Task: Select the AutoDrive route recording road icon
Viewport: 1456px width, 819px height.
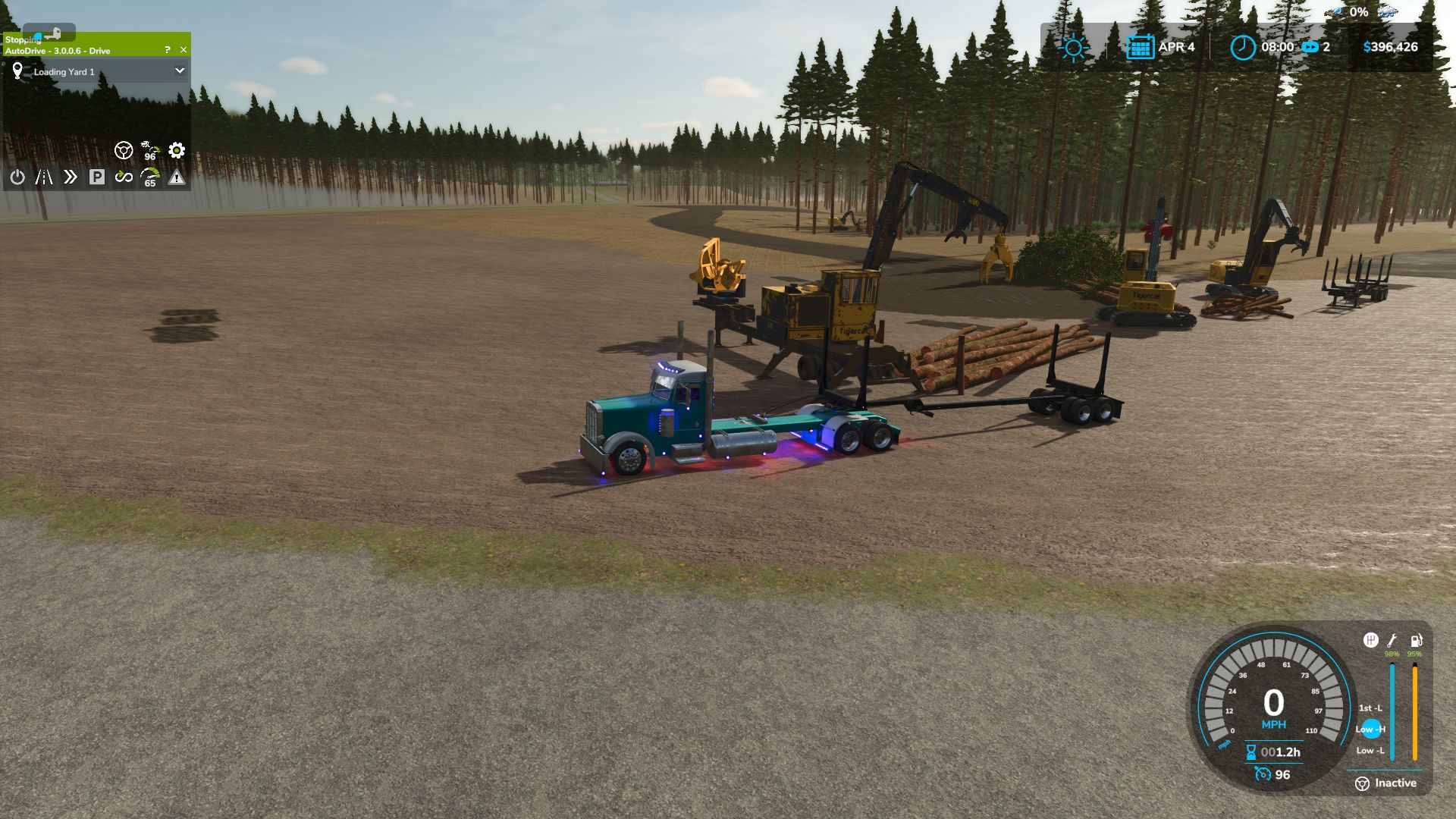Action: pos(44,177)
